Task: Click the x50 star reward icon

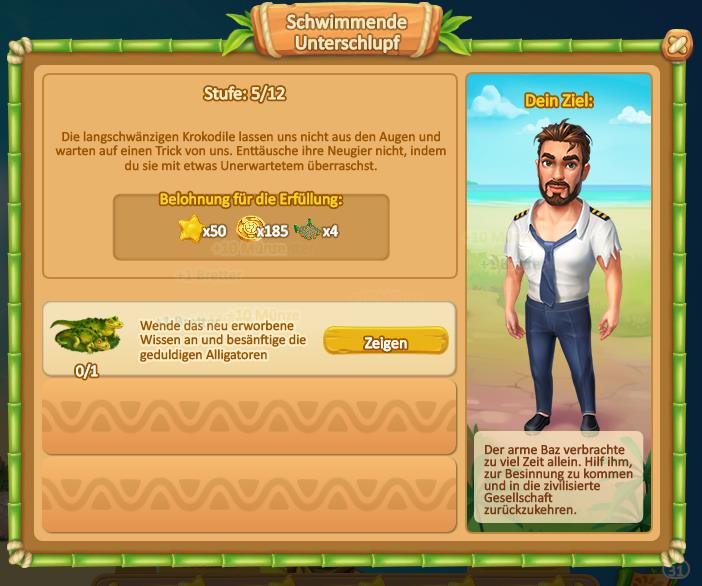Action: coord(190,229)
